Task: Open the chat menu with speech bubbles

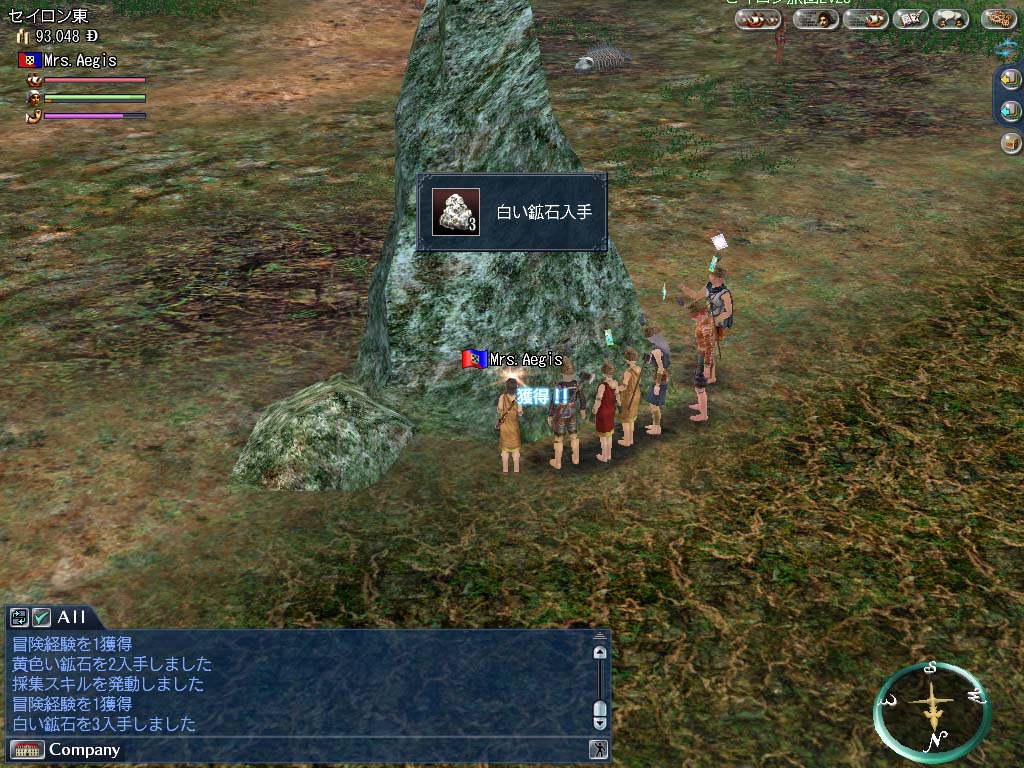Action: (x=950, y=19)
